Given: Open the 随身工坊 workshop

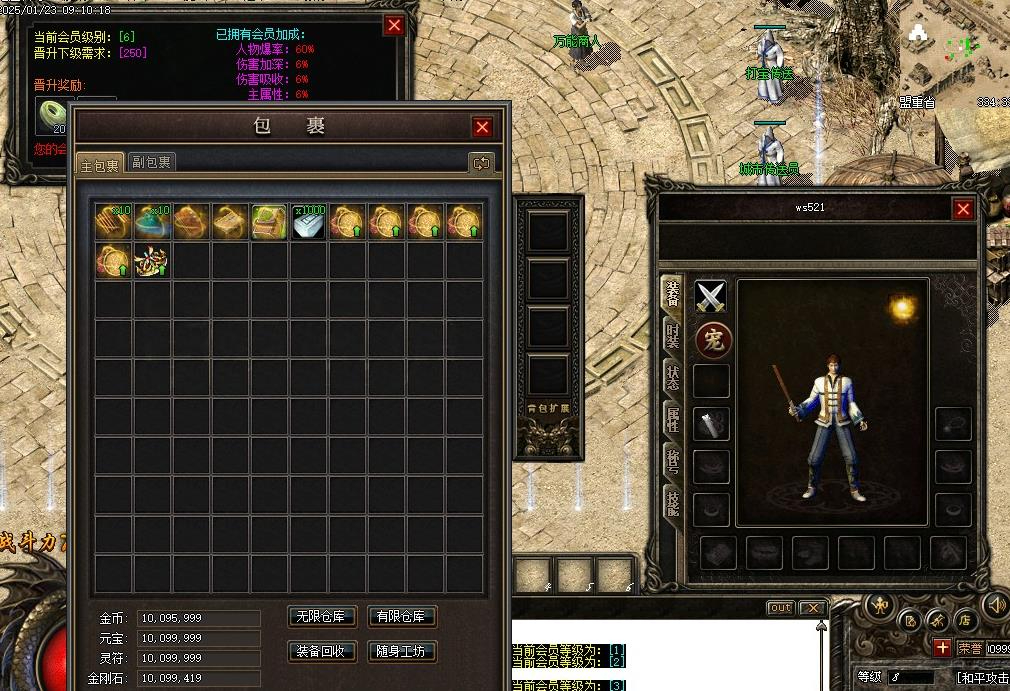Looking at the screenshot, I should pos(402,651).
